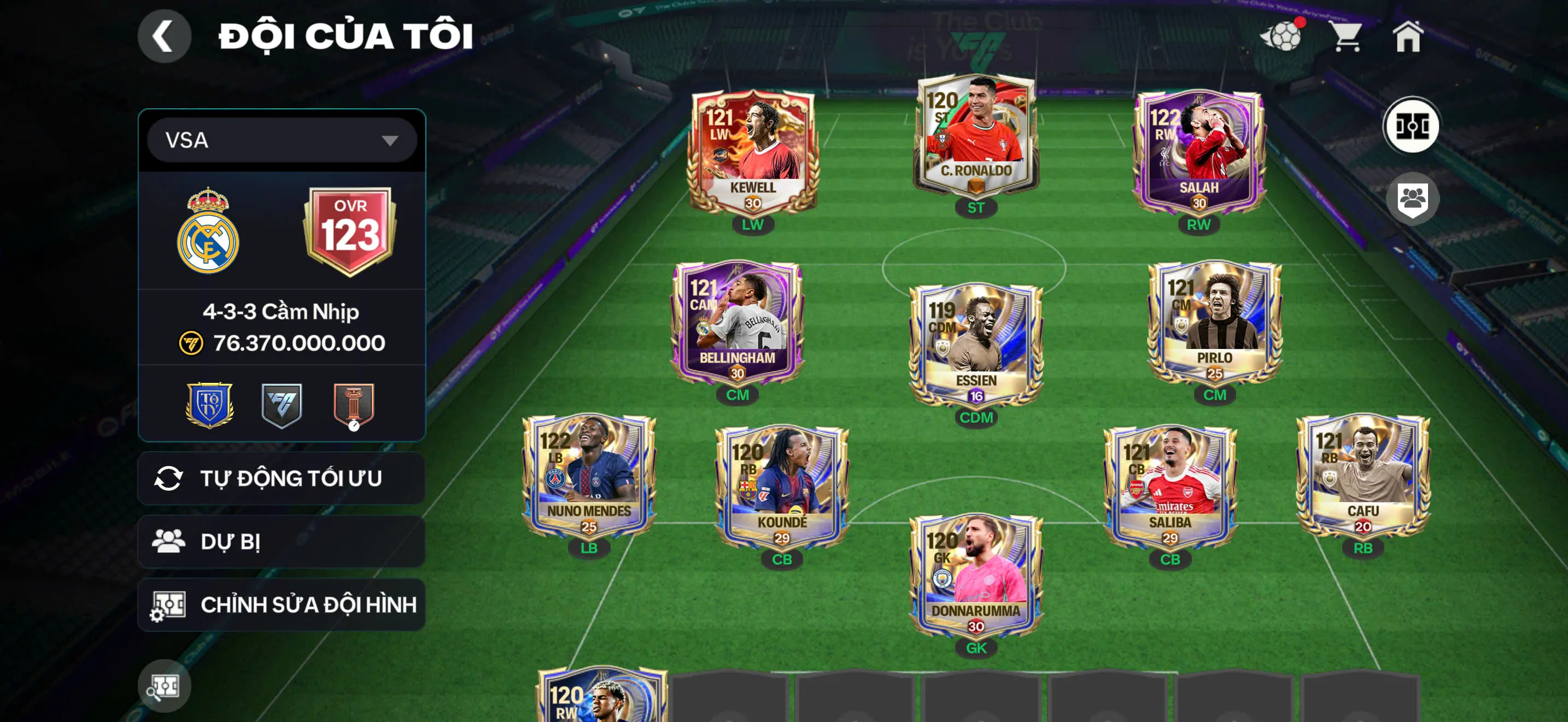This screenshot has width=1568, height=722.
Task: Open the VSA squad dropdown
Action: pyautogui.click(x=282, y=141)
